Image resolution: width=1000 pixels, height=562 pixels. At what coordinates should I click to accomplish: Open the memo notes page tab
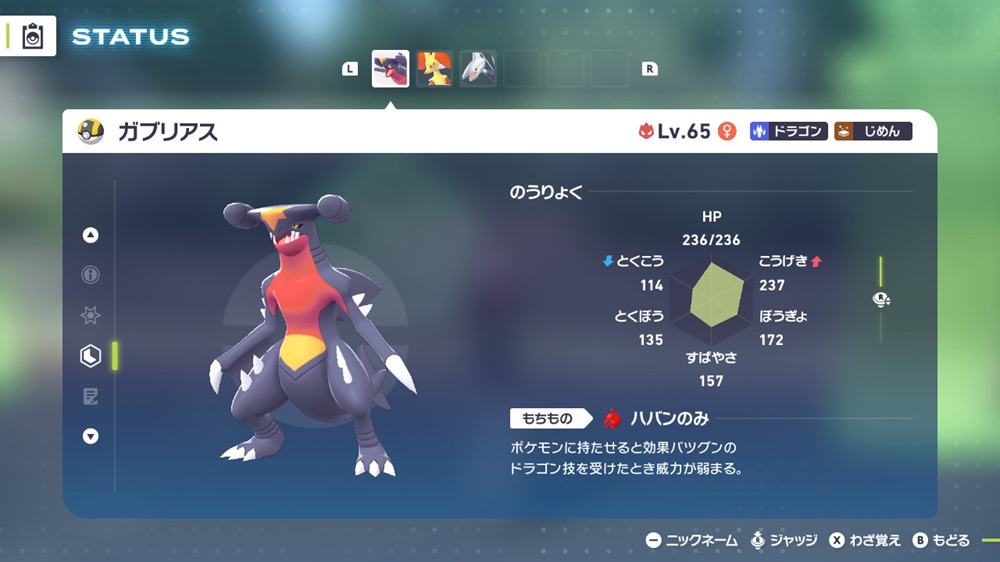(91, 397)
